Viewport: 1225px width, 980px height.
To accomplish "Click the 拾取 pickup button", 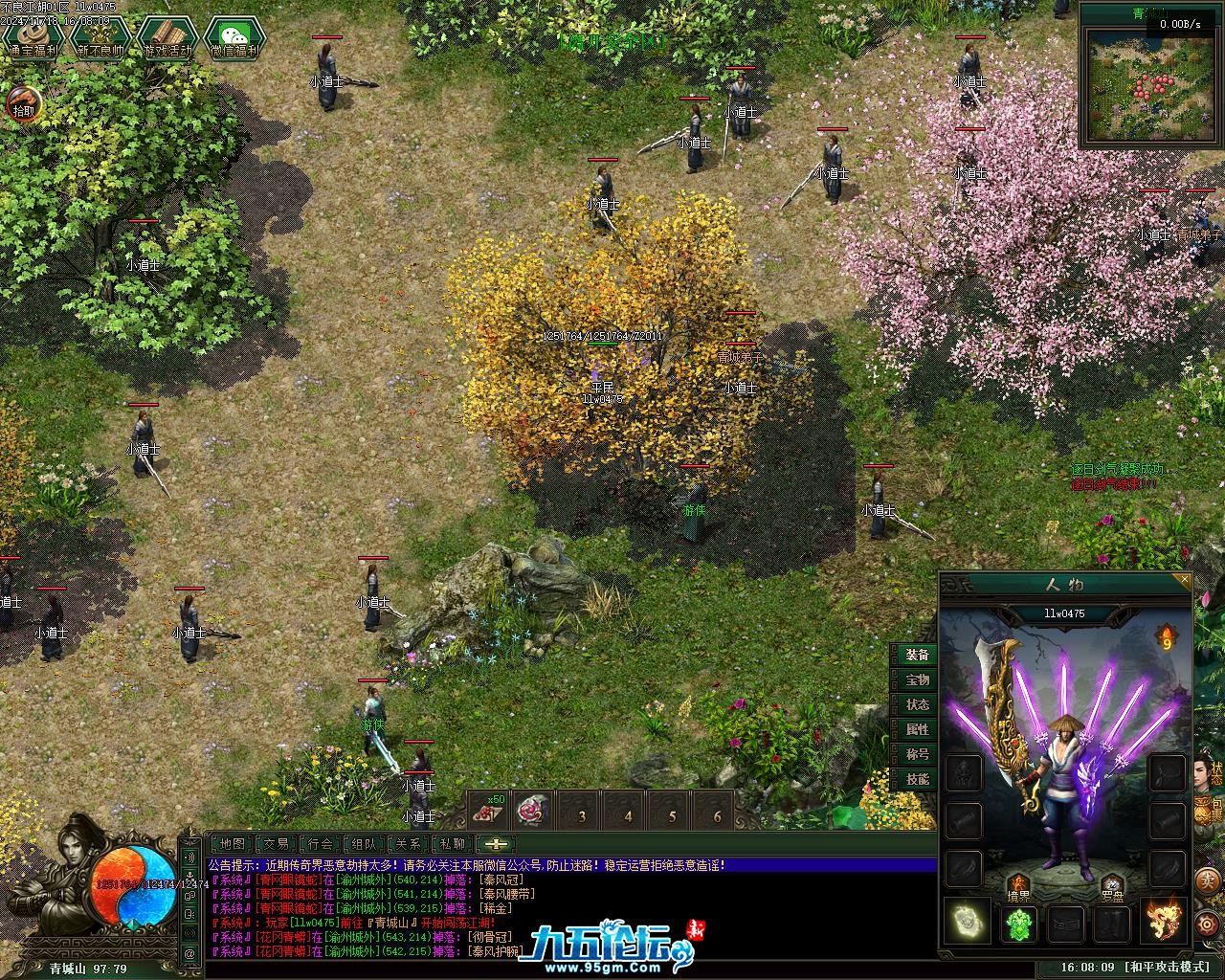I will tap(24, 102).
